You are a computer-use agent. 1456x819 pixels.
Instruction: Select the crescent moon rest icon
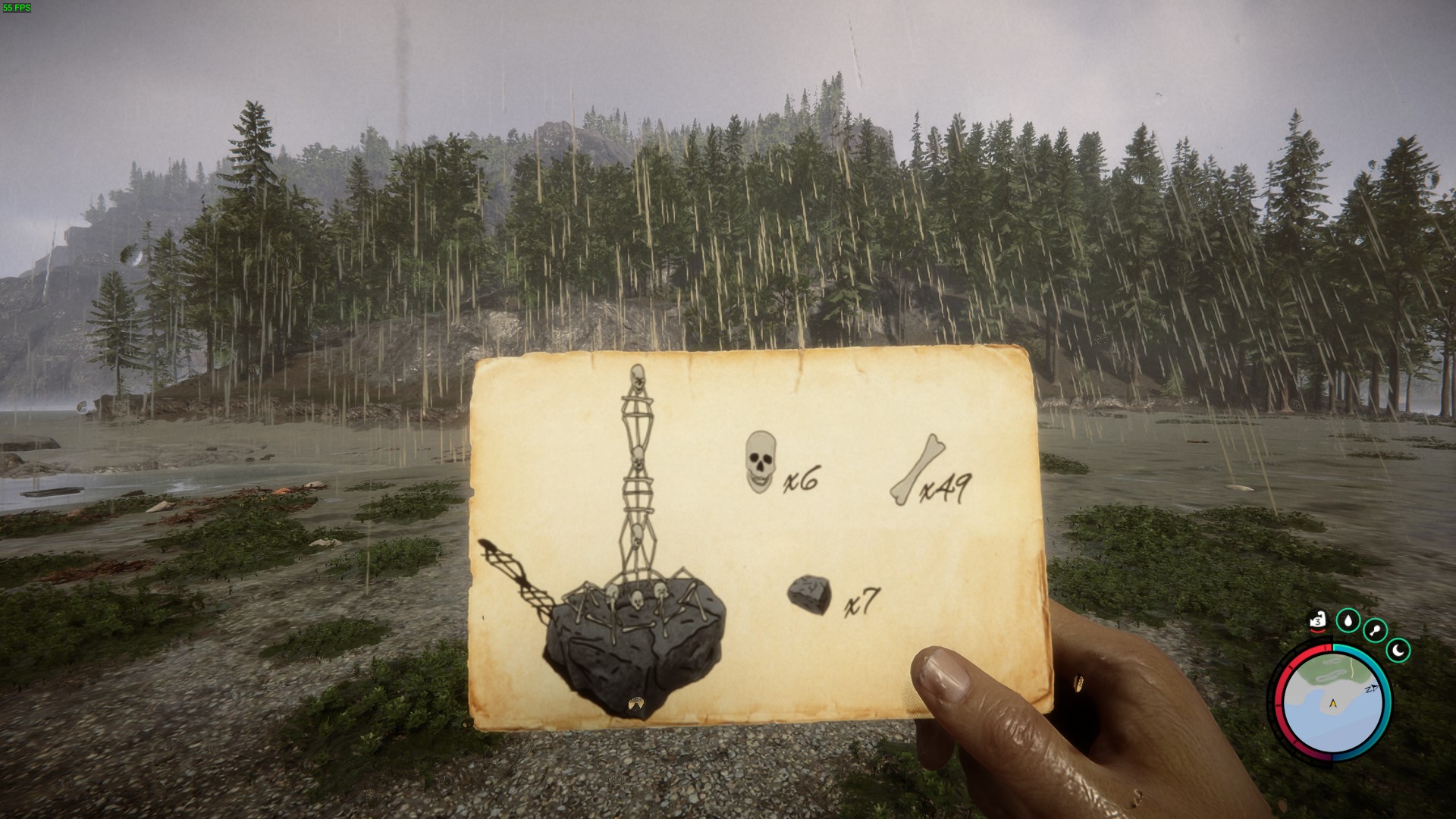(1398, 650)
